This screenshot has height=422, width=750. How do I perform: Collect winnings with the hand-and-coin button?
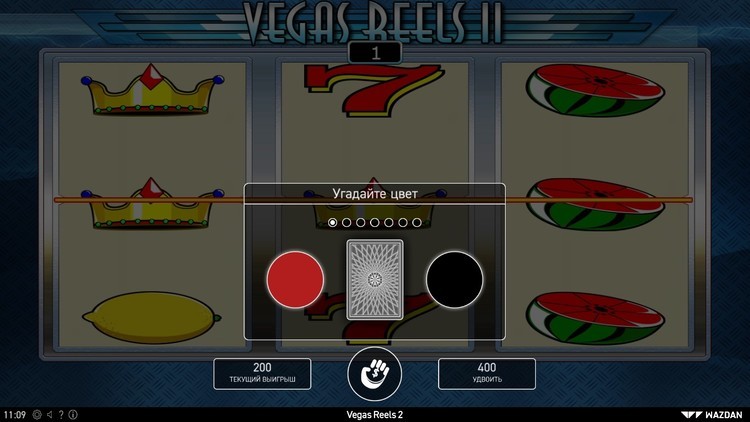[374, 374]
